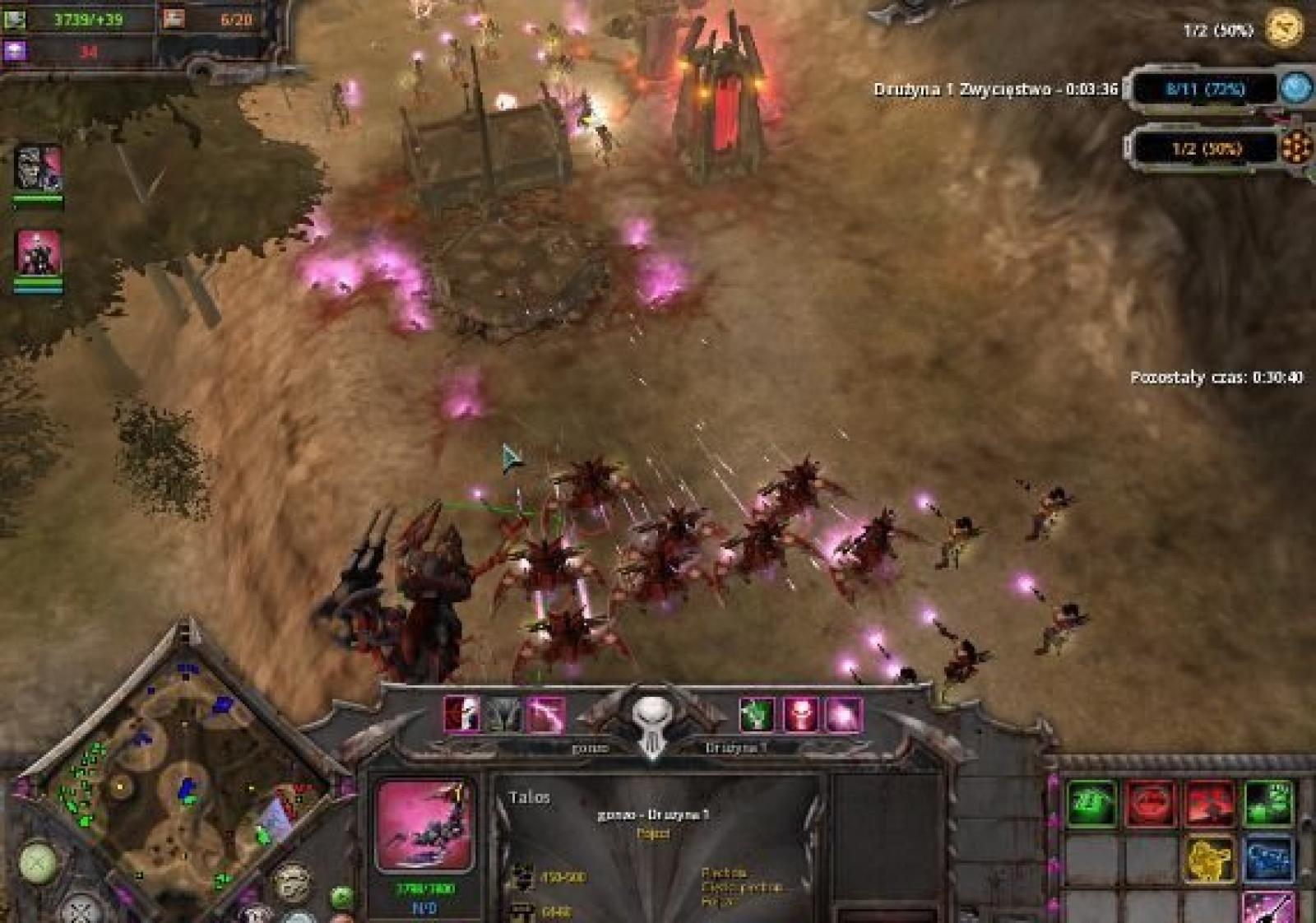Use the green clawed hand soul power

(x=756, y=714)
